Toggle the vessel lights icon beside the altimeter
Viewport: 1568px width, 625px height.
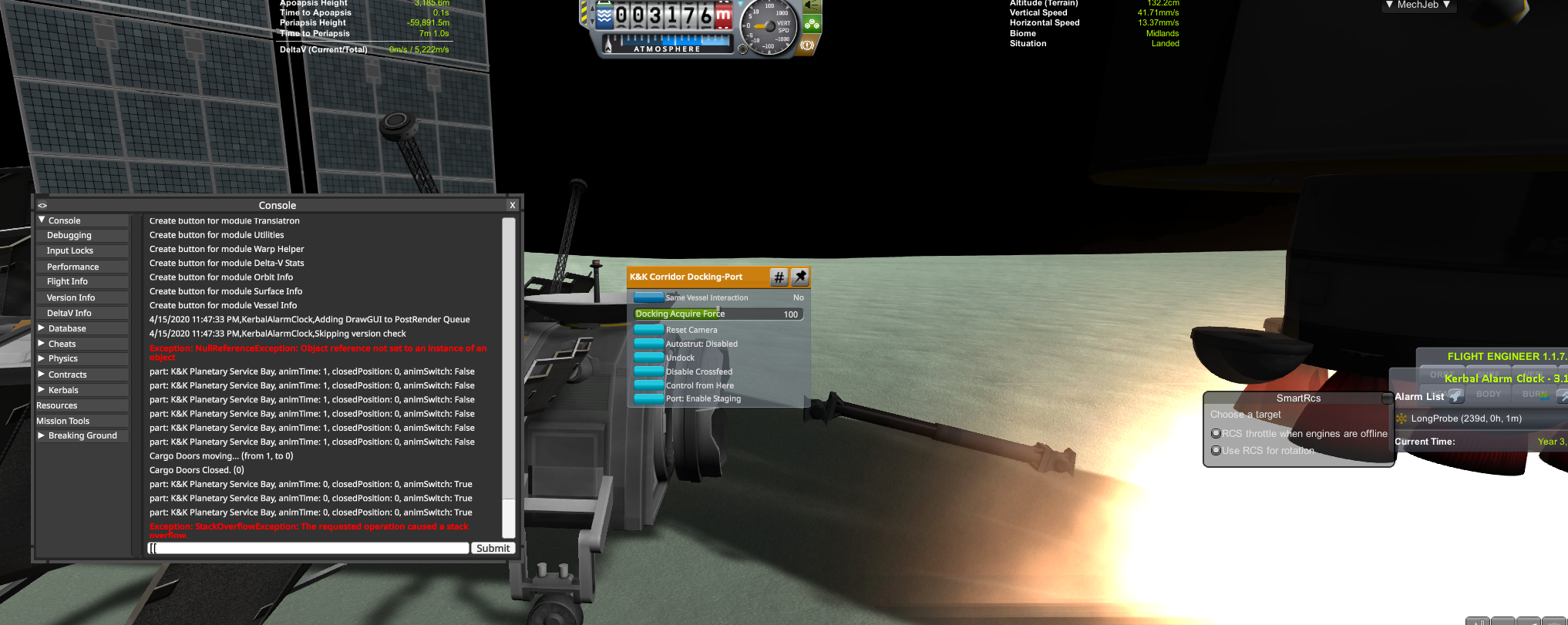(x=811, y=5)
